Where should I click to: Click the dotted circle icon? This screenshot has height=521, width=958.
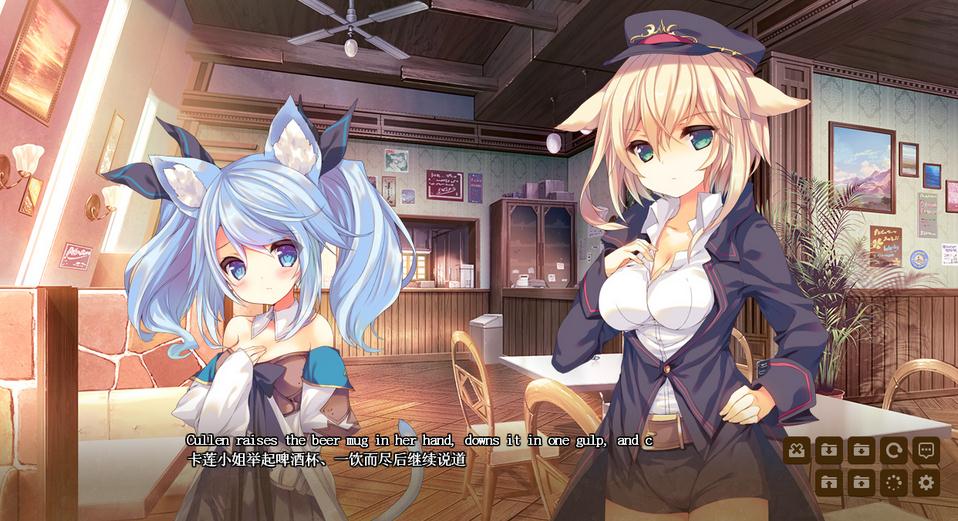pos(893,483)
